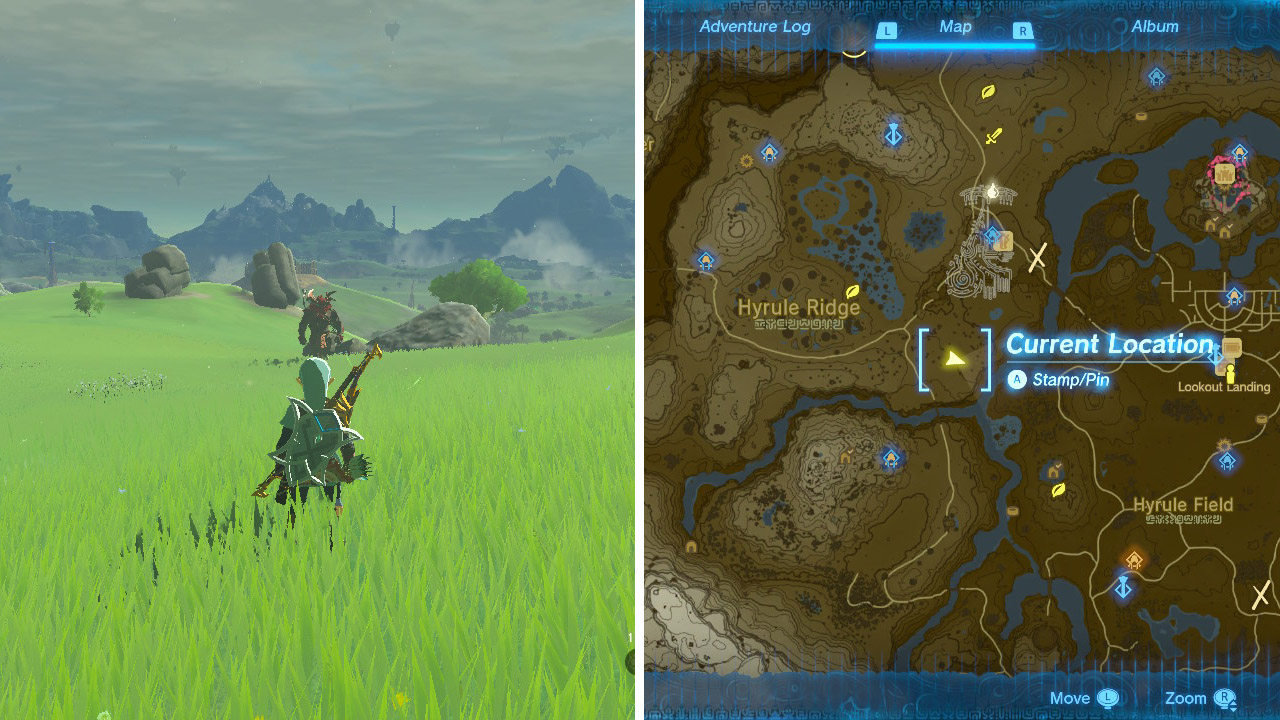Open the Album tab
The width and height of the screenshot is (1280, 720).
click(1155, 27)
